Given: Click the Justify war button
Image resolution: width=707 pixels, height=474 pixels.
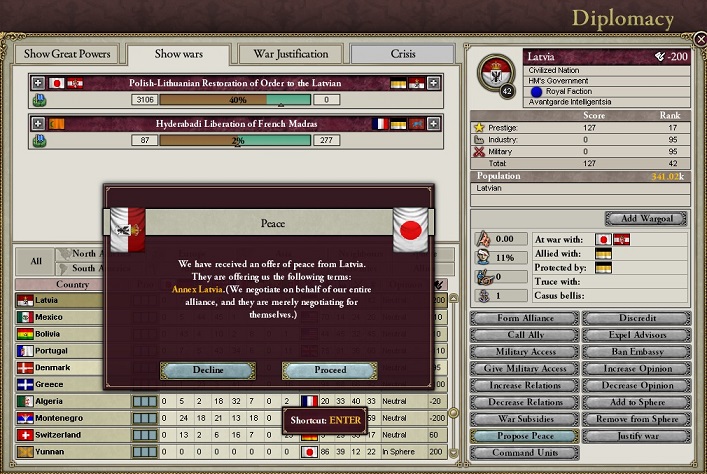Looking at the screenshot, I should pos(636,437).
